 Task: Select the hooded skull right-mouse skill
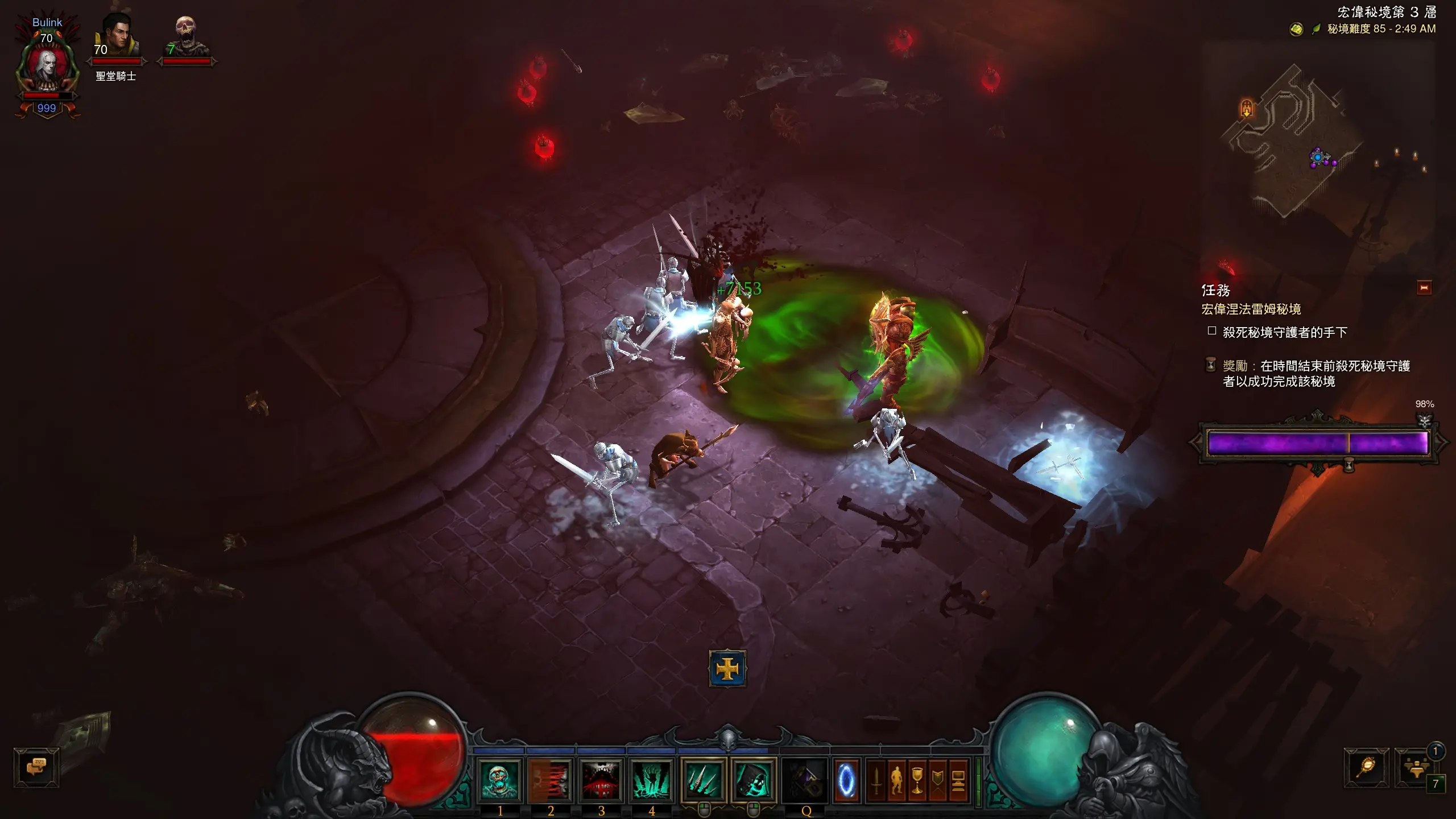[754, 780]
